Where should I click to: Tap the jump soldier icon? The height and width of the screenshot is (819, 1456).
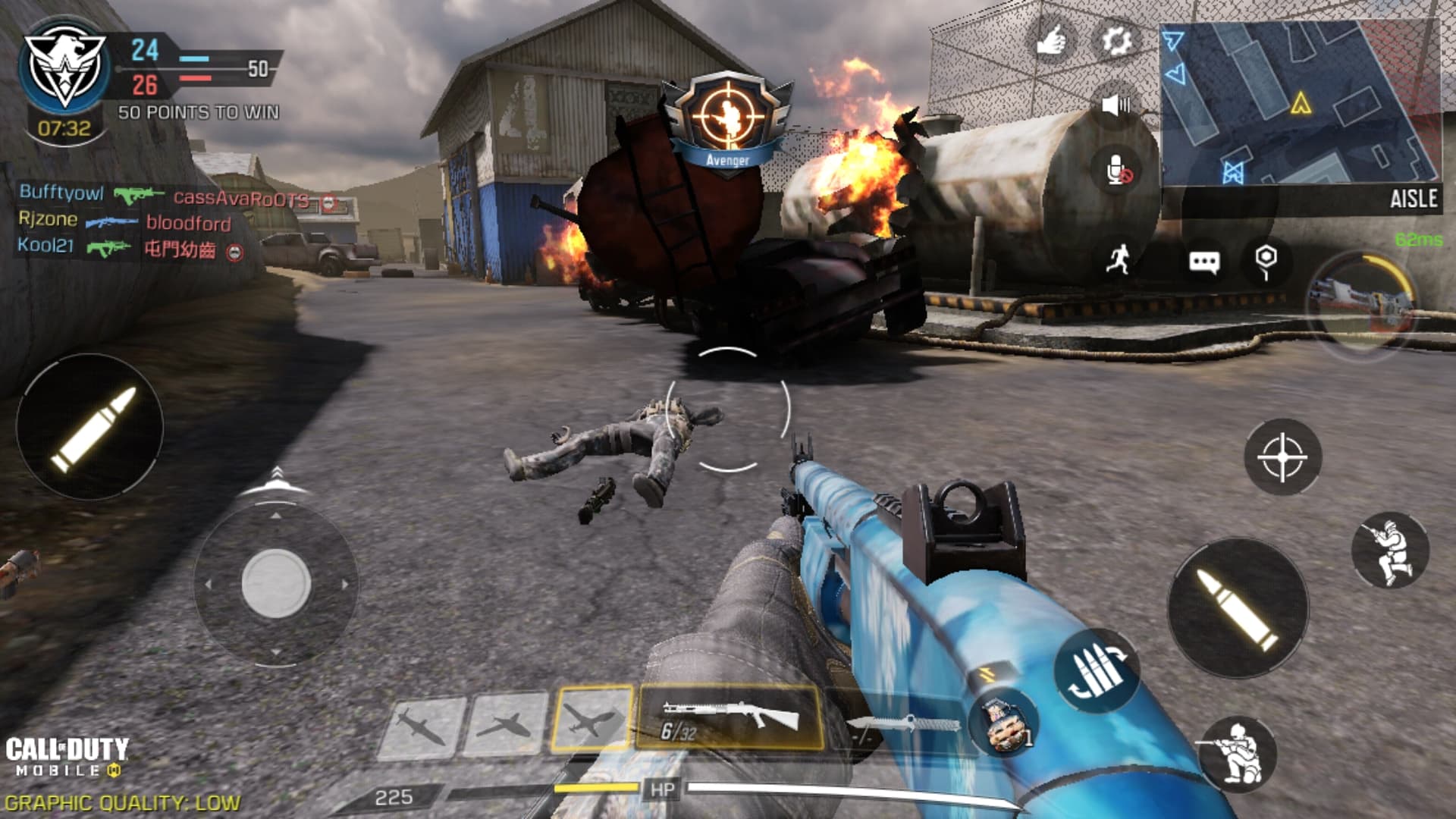point(1390,551)
